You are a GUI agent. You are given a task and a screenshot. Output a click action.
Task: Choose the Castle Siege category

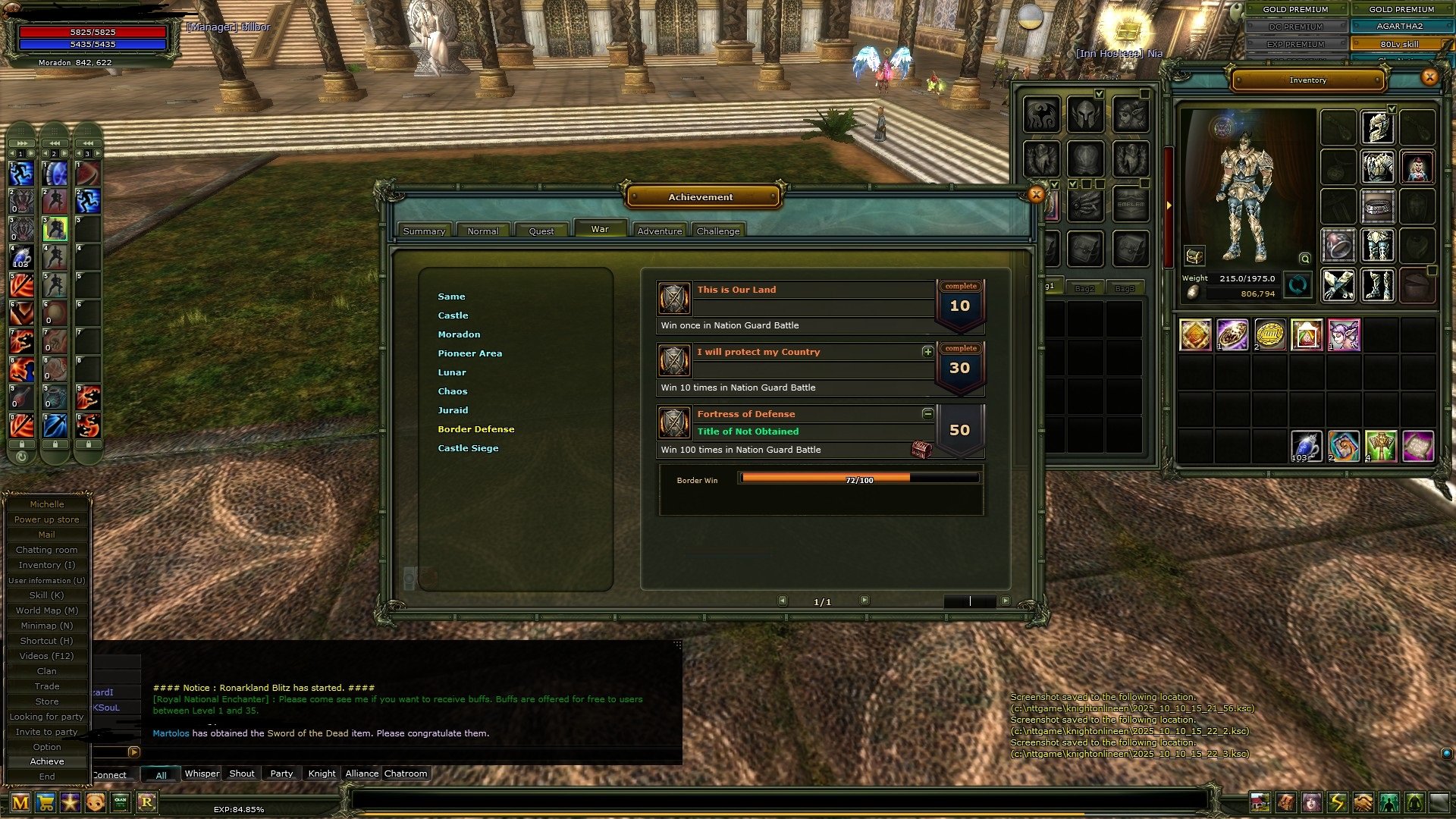pos(468,448)
